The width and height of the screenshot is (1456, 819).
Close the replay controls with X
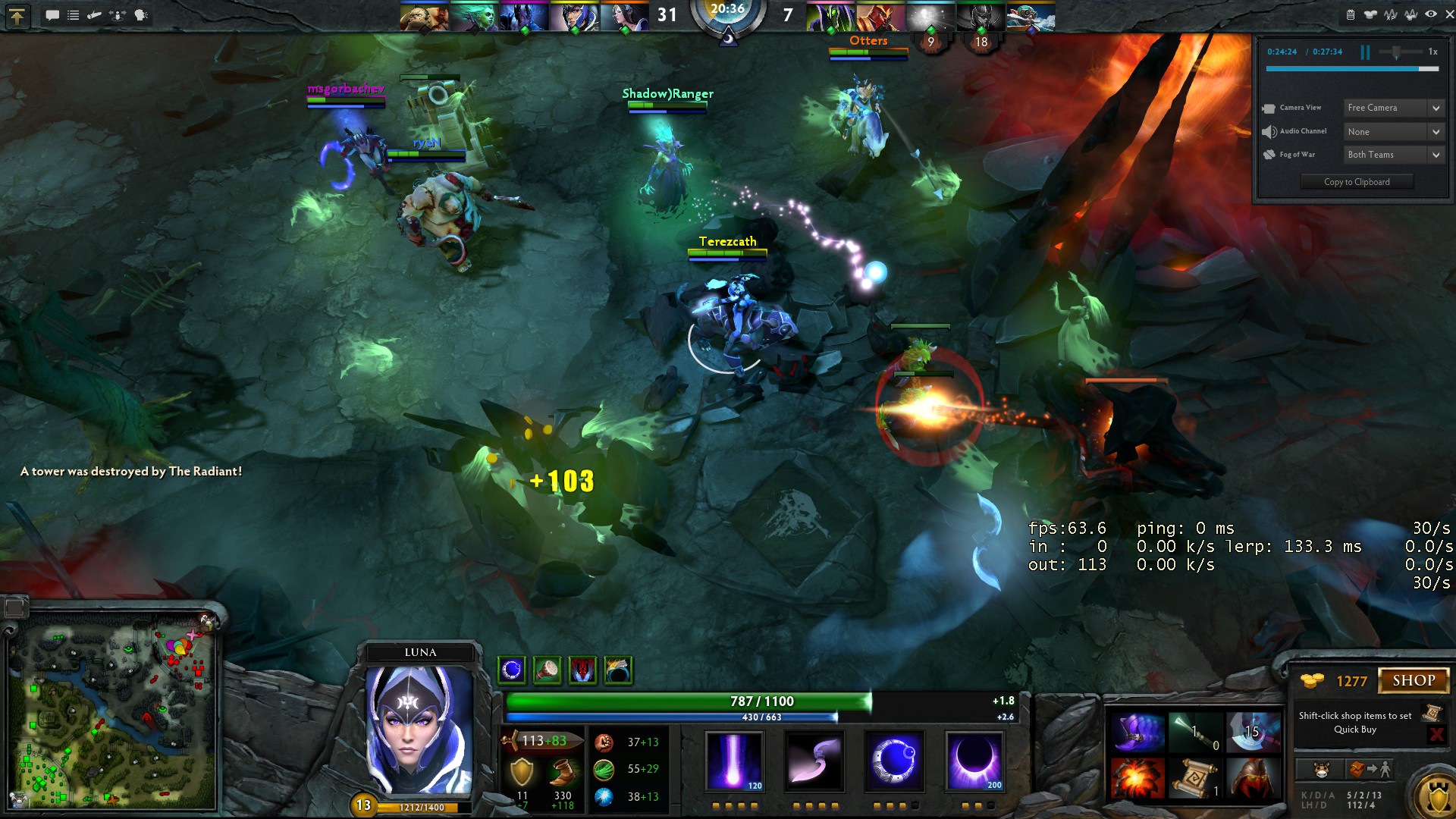(x=1450, y=14)
